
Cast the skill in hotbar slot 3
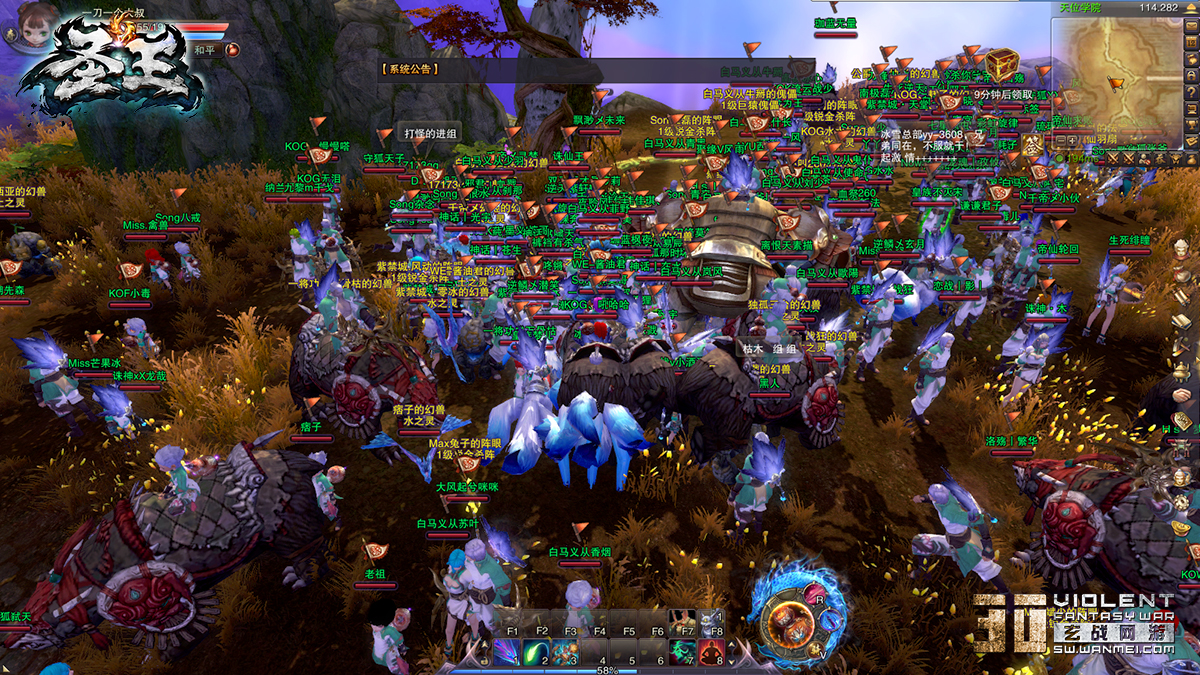pos(565,651)
